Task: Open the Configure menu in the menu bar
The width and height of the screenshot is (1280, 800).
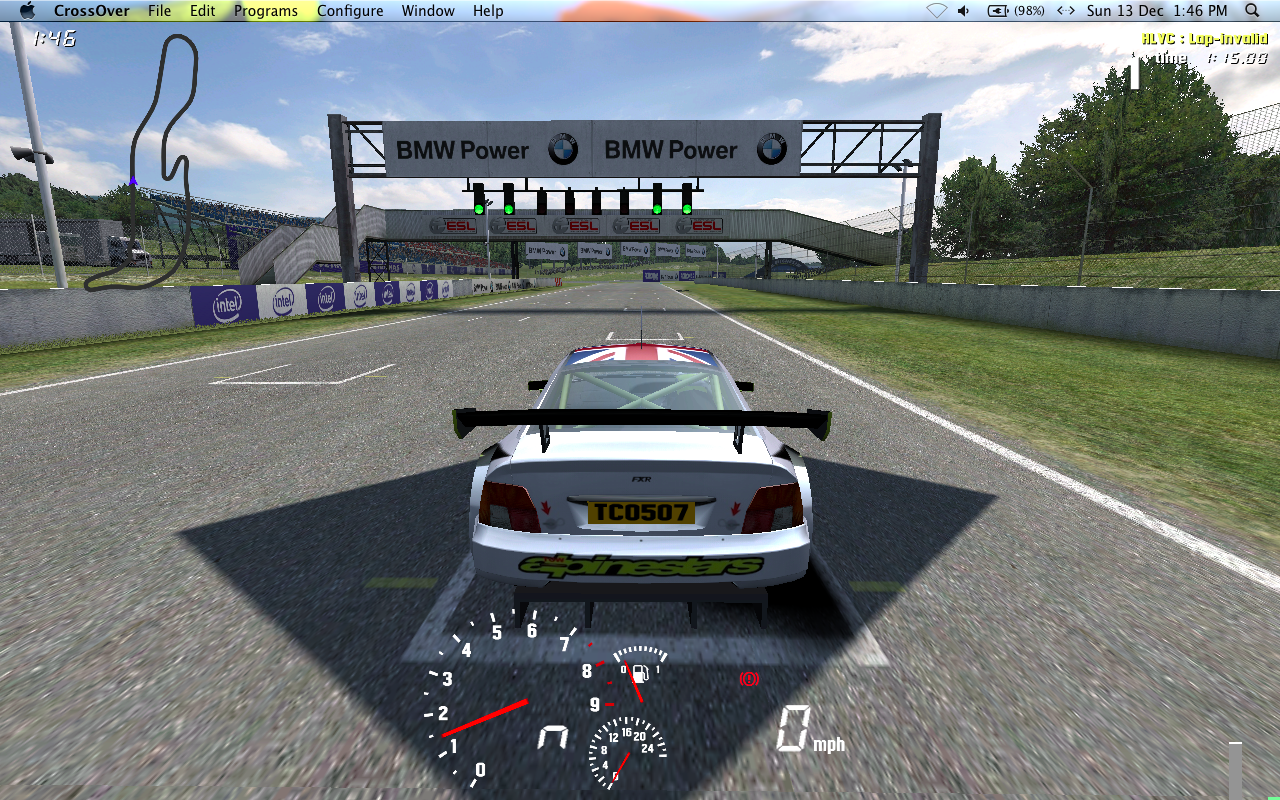Action: [x=350, y=11]
